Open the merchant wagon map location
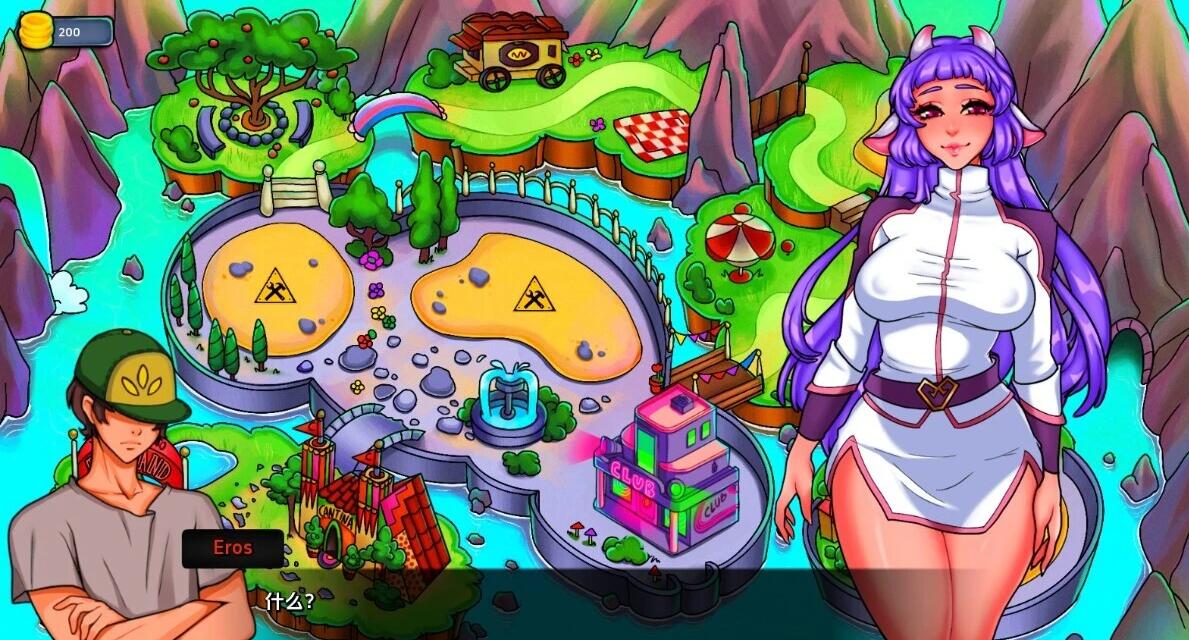Screen dimensions: 1189x640 tap(508, 48)
